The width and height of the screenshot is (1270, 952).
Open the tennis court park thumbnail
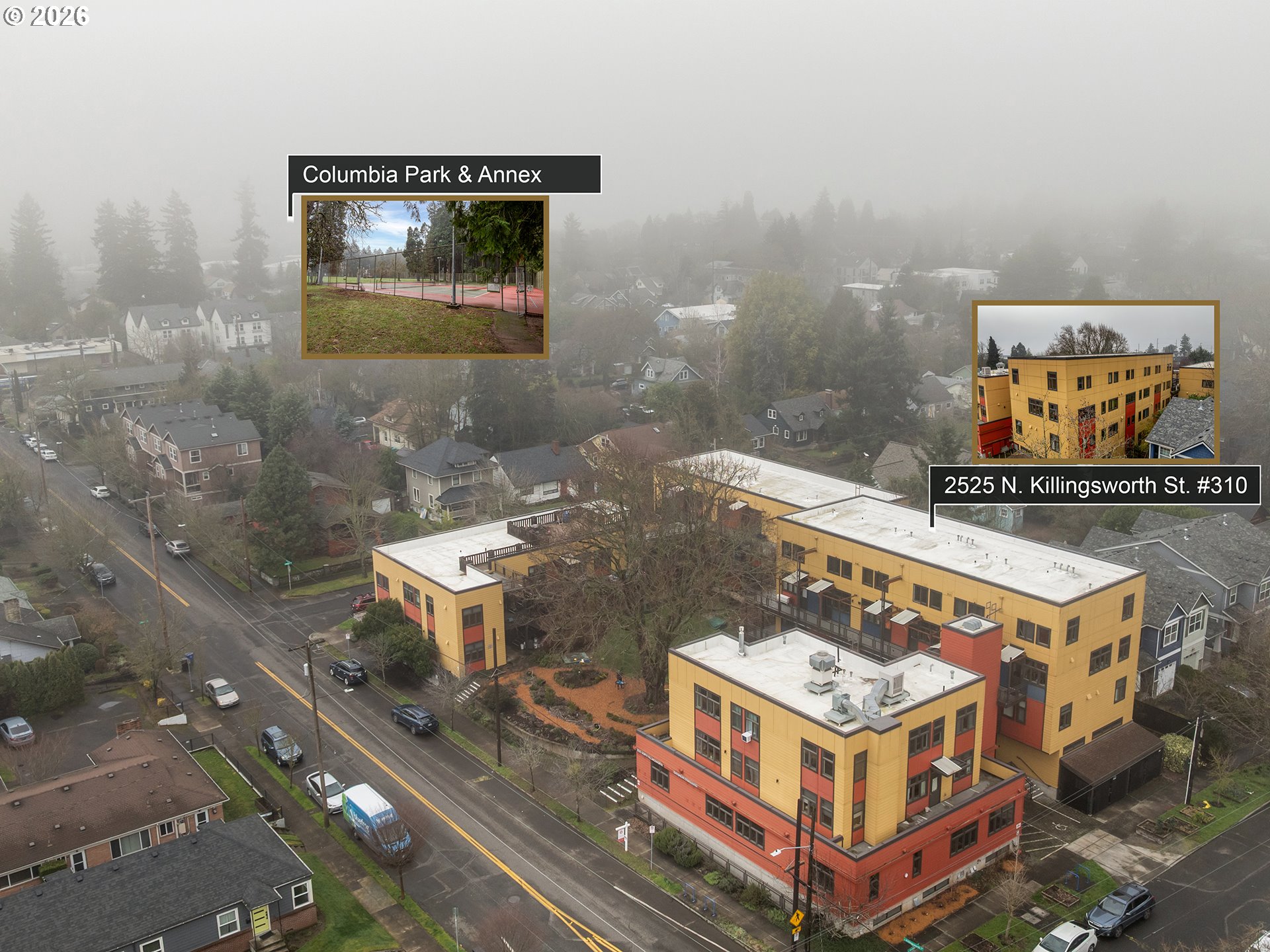425,277
